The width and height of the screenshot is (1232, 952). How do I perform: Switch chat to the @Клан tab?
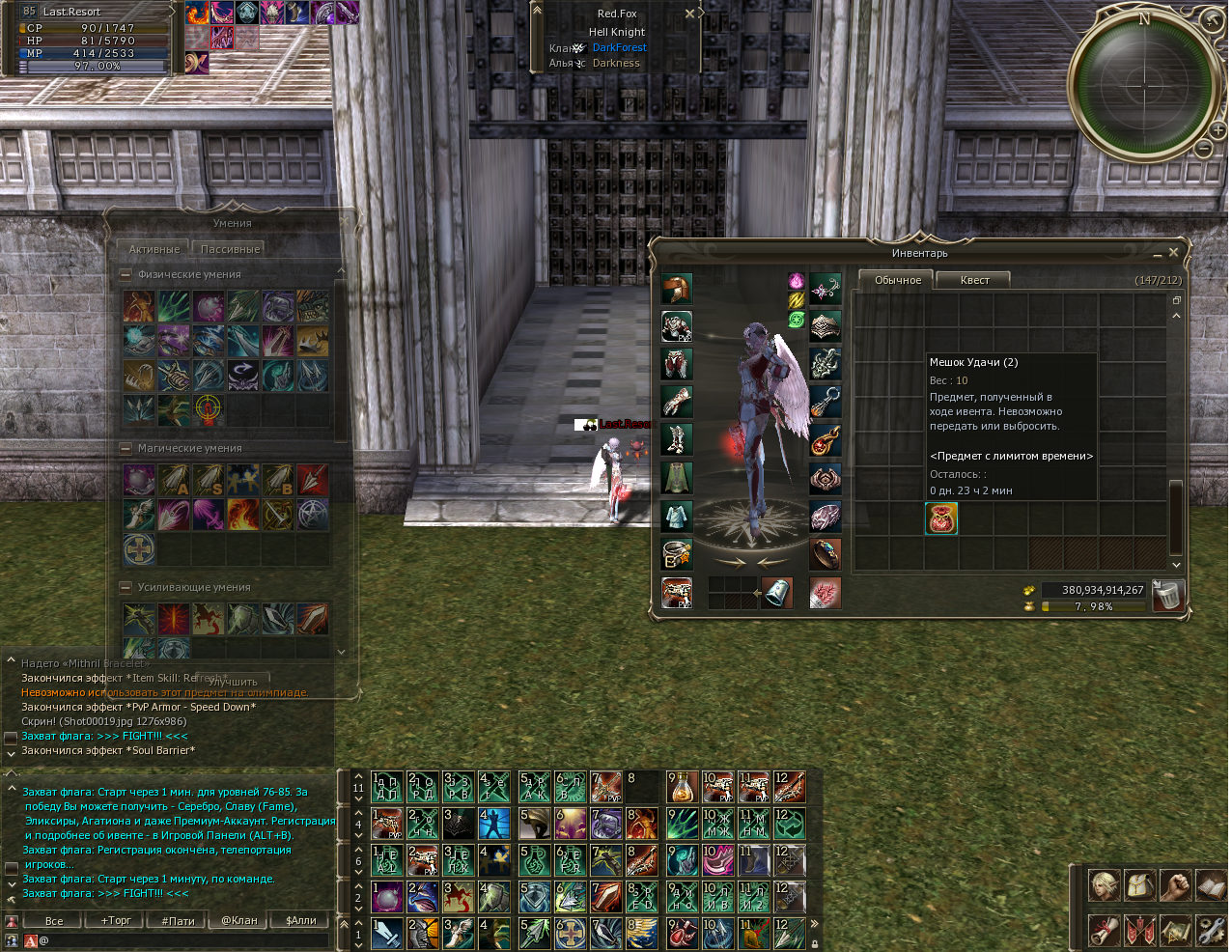239,920
